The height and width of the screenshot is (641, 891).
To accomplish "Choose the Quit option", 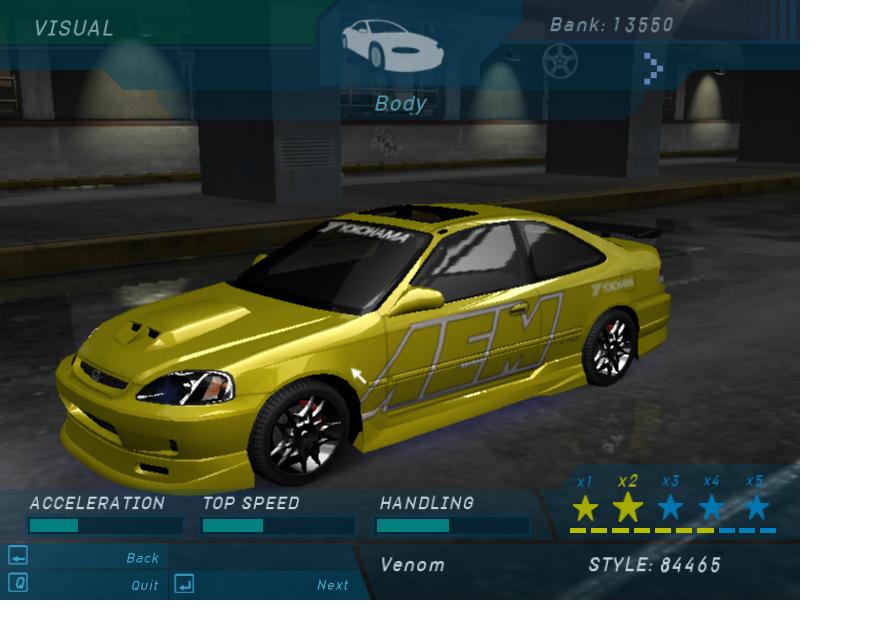I will [x=145, y=585].
